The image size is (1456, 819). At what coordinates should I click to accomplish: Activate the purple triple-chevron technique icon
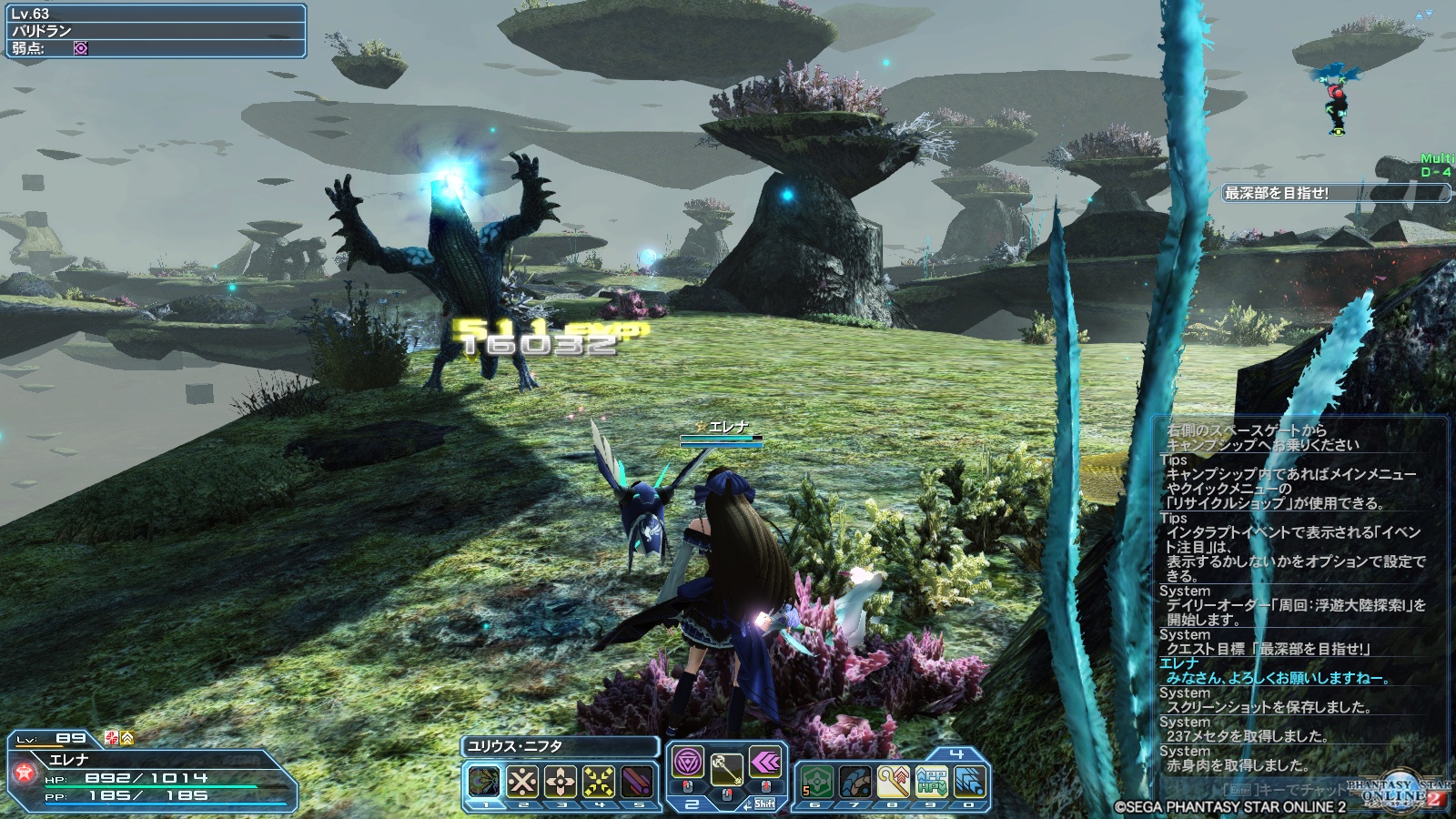click(x=764, y=763)
